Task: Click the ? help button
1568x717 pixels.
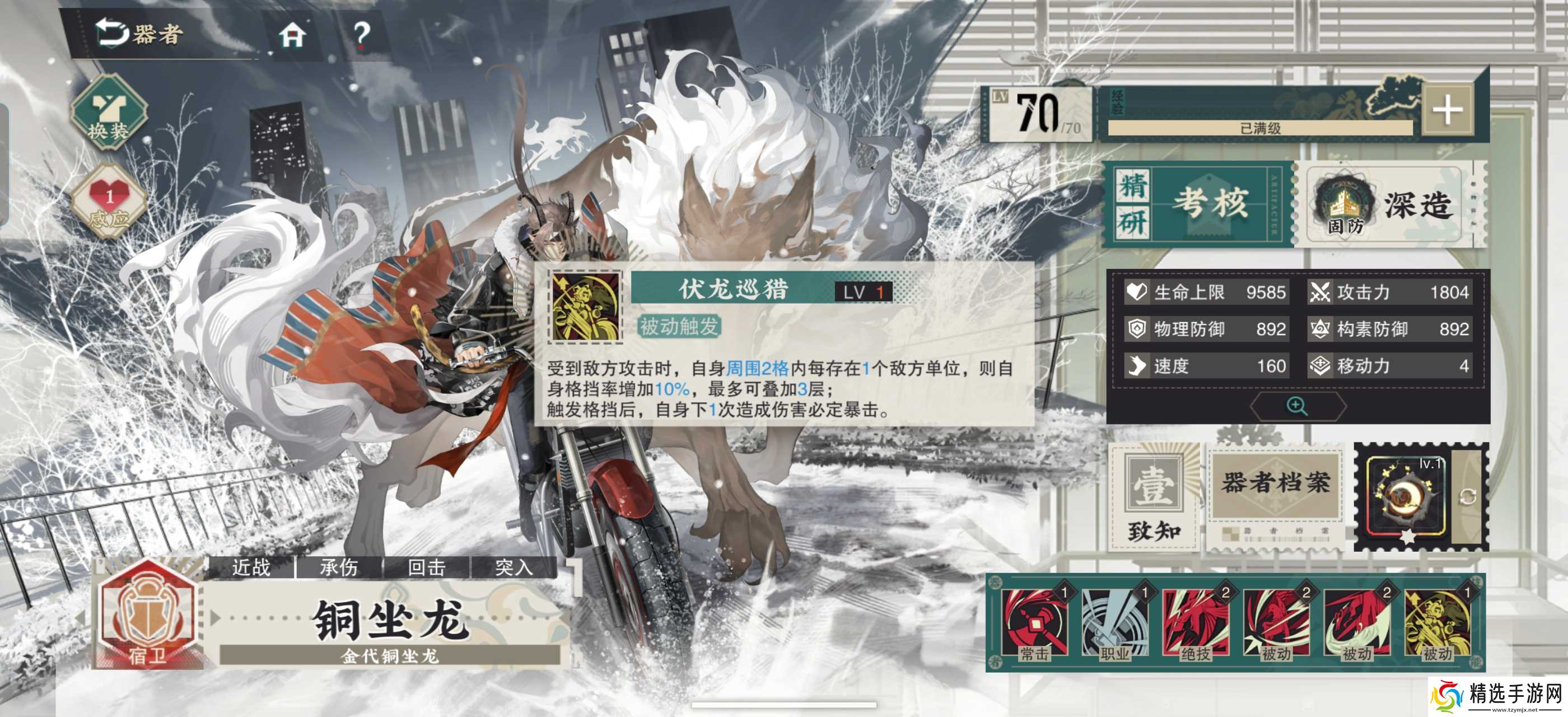Action: click(363, 35)
